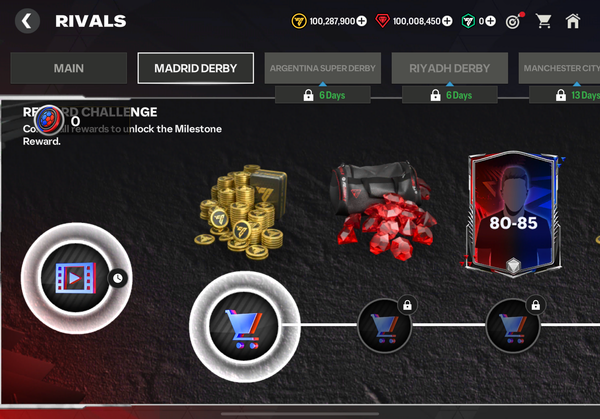Add green currency with plus button

click(490, 20)
